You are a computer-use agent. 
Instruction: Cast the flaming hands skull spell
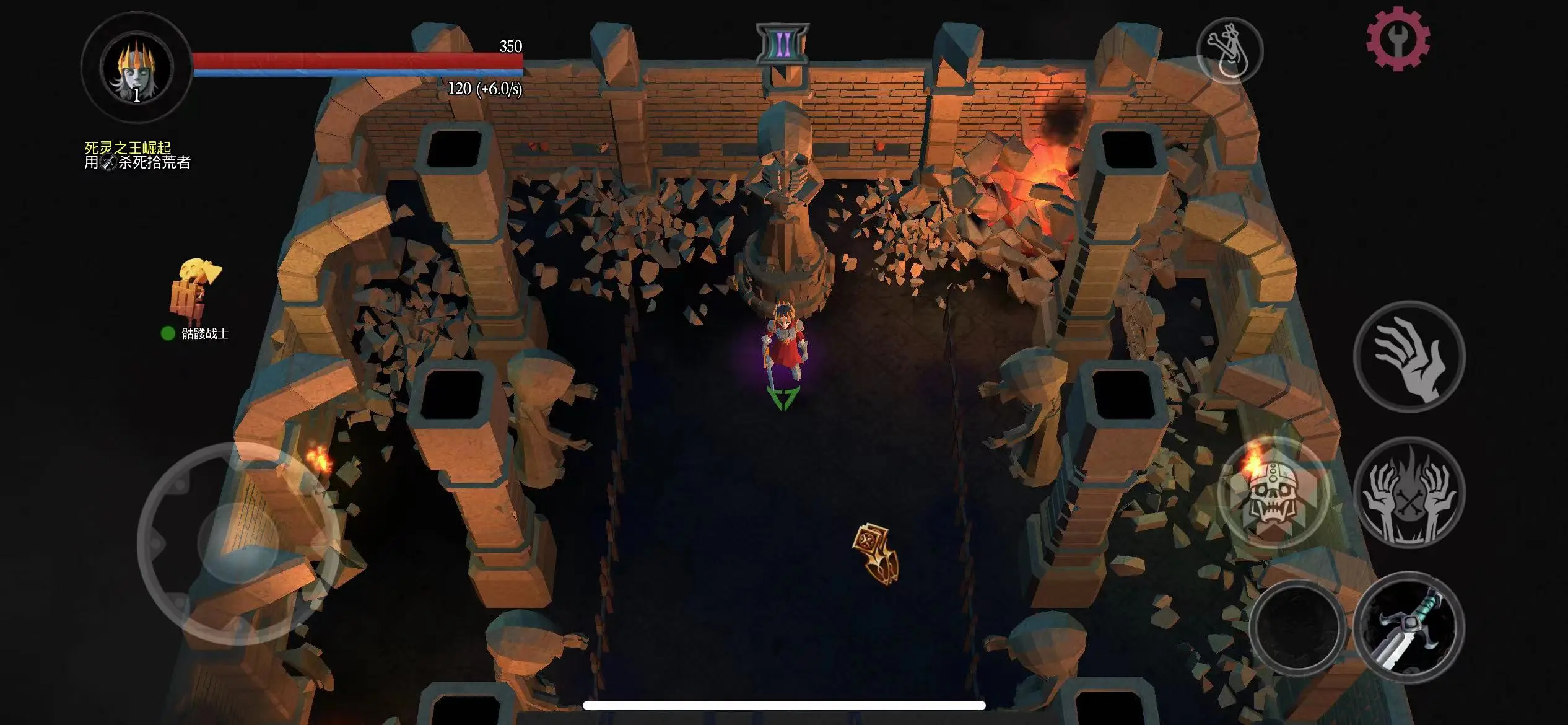pos(1409,493)
